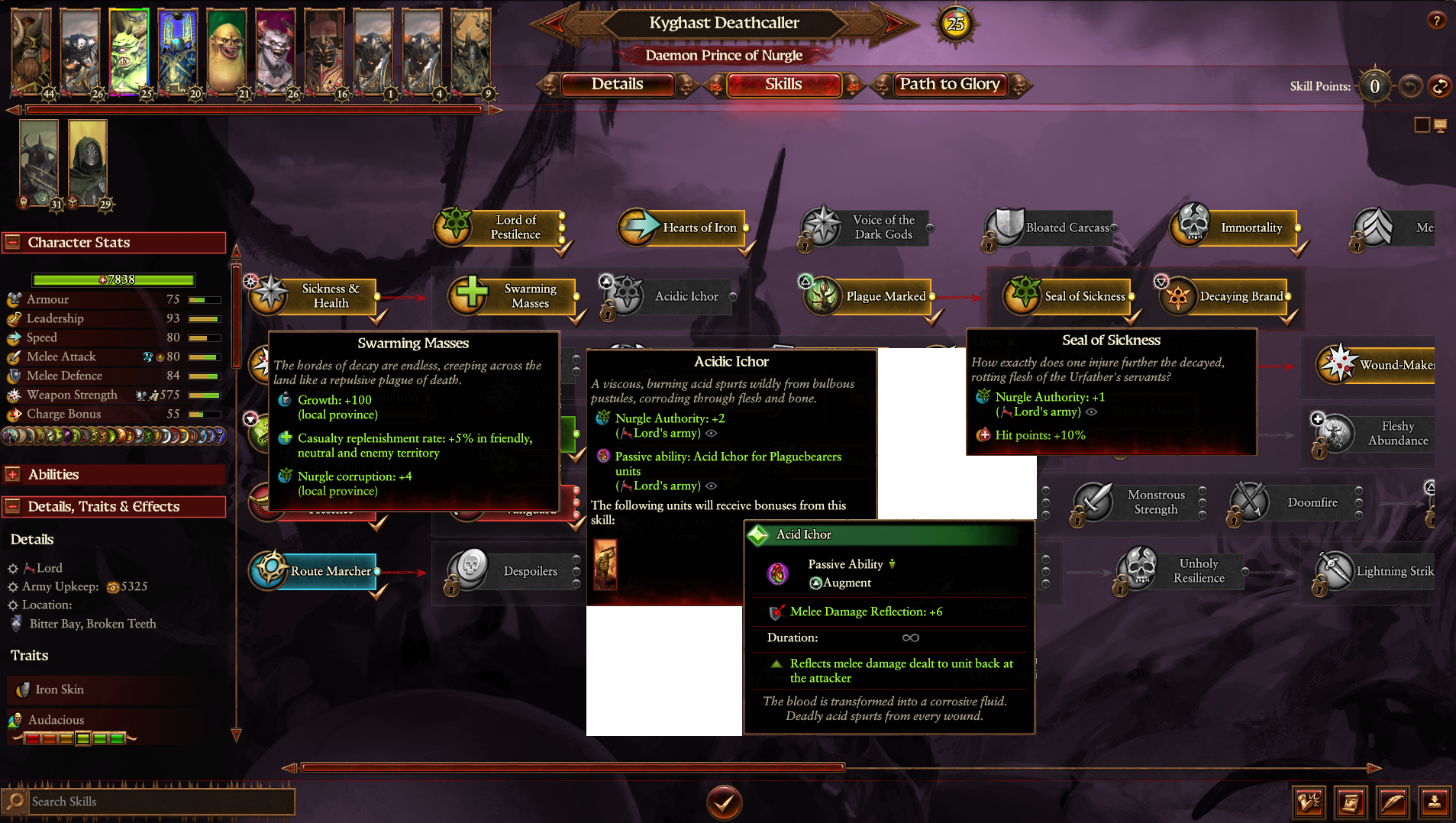Click the Search Skills input field
The height and width of the screenshot is (823, 1456).
[x=153, y=801]
